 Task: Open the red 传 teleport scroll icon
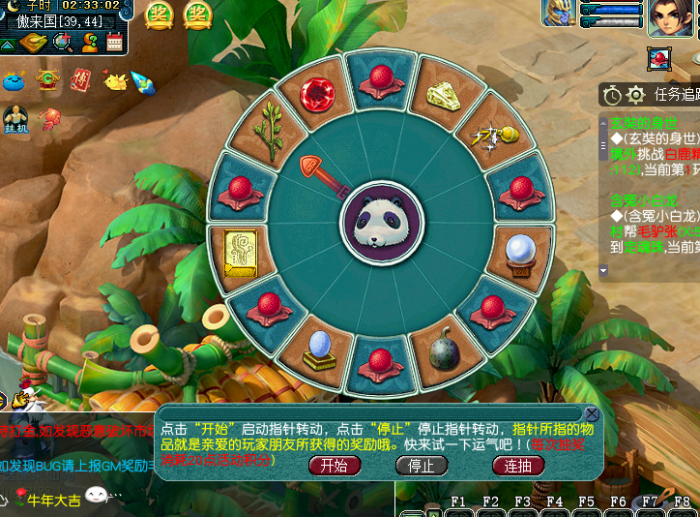click(80, 80)
